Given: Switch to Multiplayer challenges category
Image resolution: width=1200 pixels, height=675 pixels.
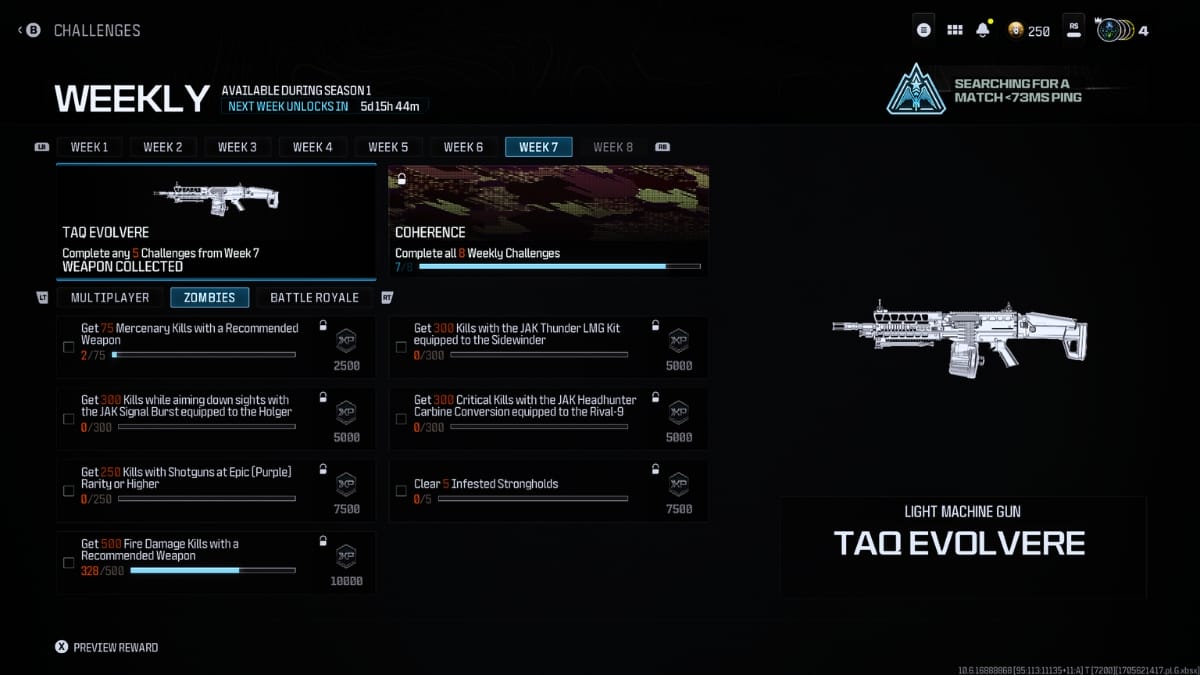Looking at the screenshot, I should tap(110, 297).
